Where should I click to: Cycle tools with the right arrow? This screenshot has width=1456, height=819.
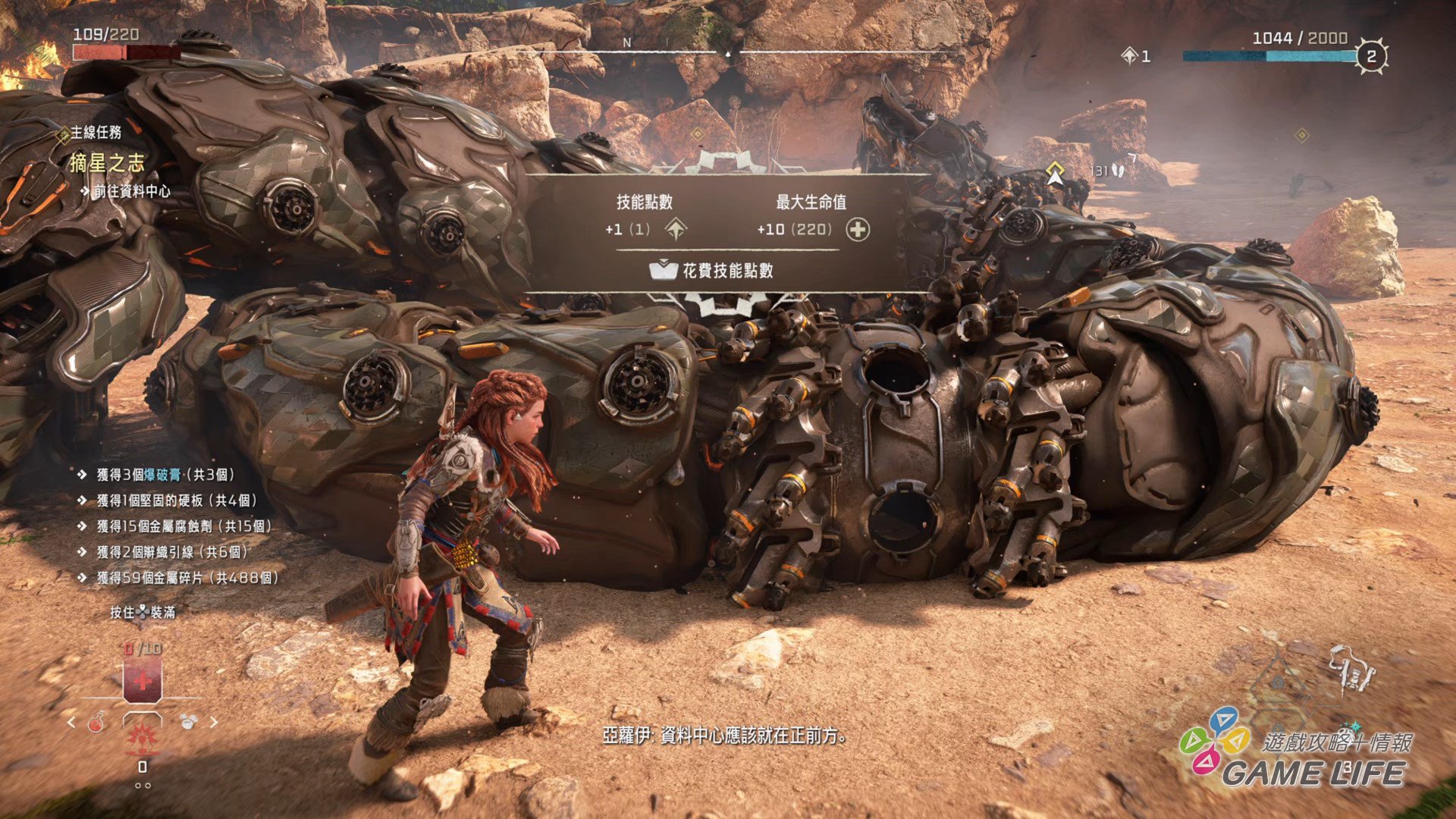pyautogui.click(x=214, y=722)
